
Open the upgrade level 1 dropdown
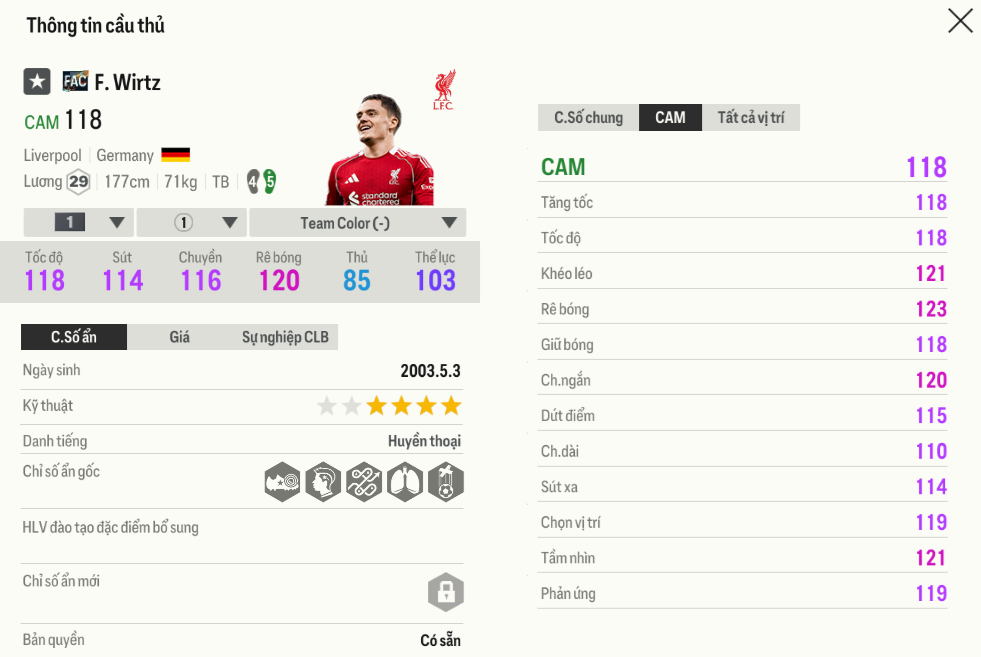pos(78,222)
